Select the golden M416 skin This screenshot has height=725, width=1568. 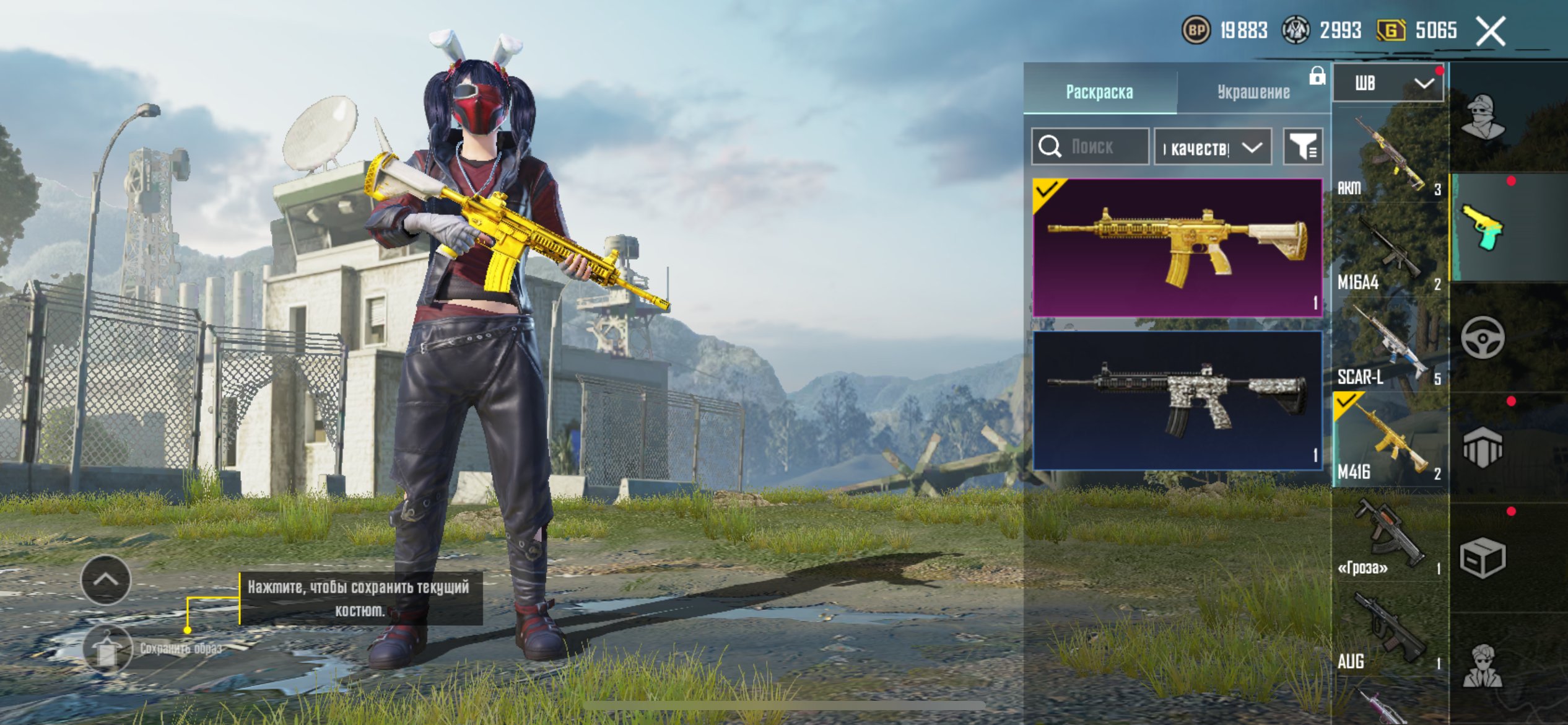pyautogui.click(x=1177, y=248)
